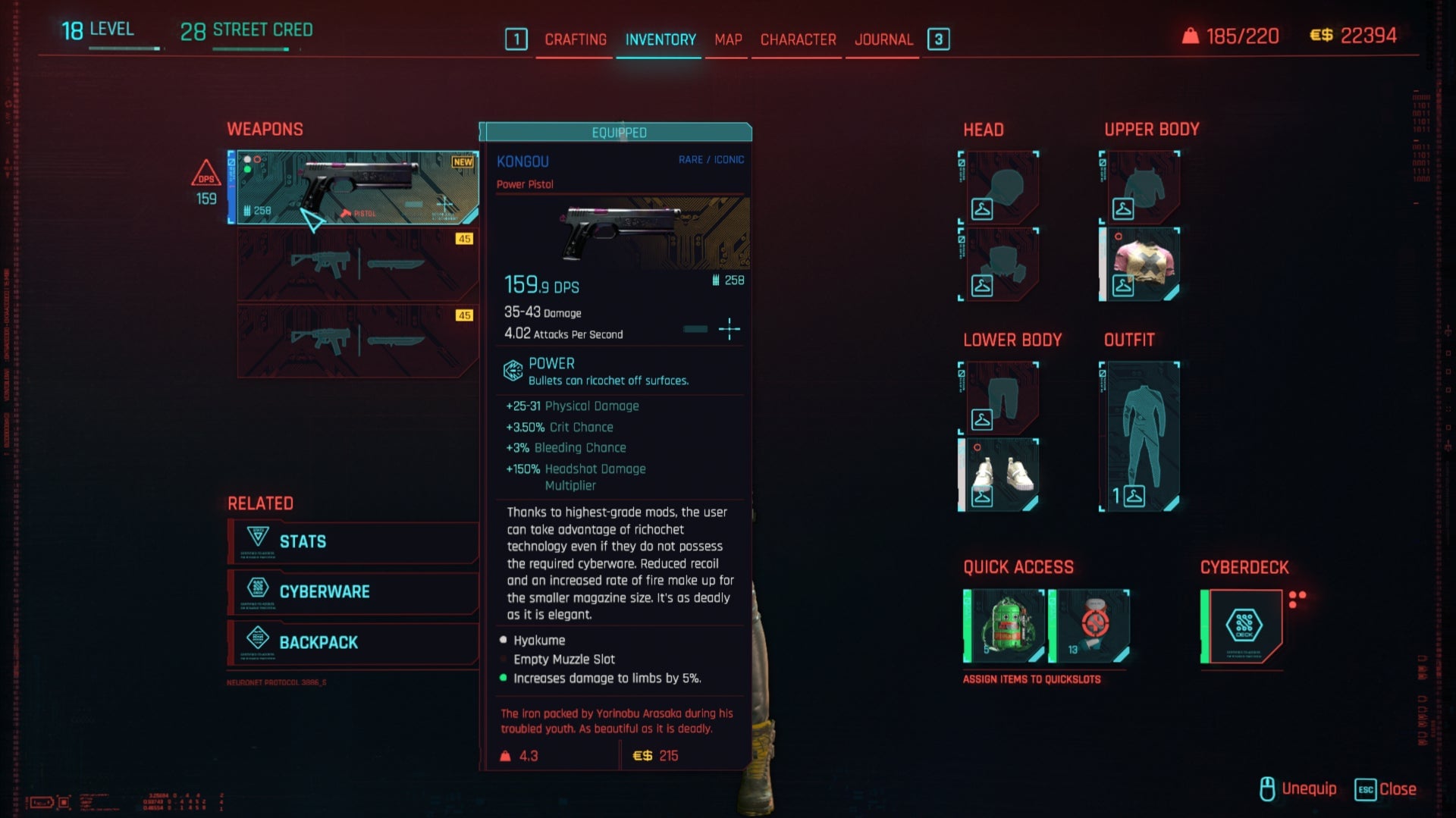This screenshot has width=1456, height=818.
Task: Switch to the Crafting tab
Action: 575,39
